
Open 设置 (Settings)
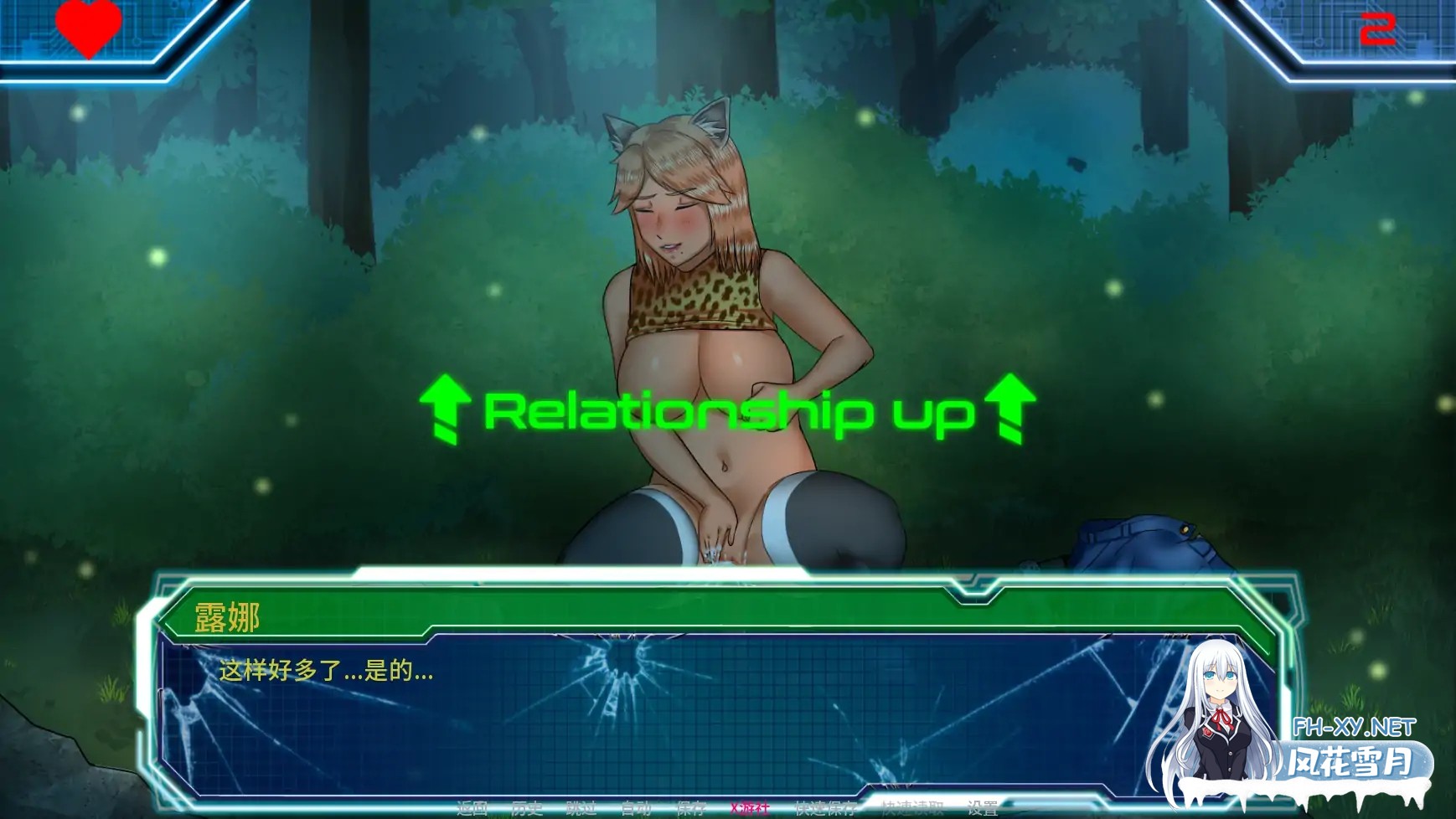[x=982, y=808]
